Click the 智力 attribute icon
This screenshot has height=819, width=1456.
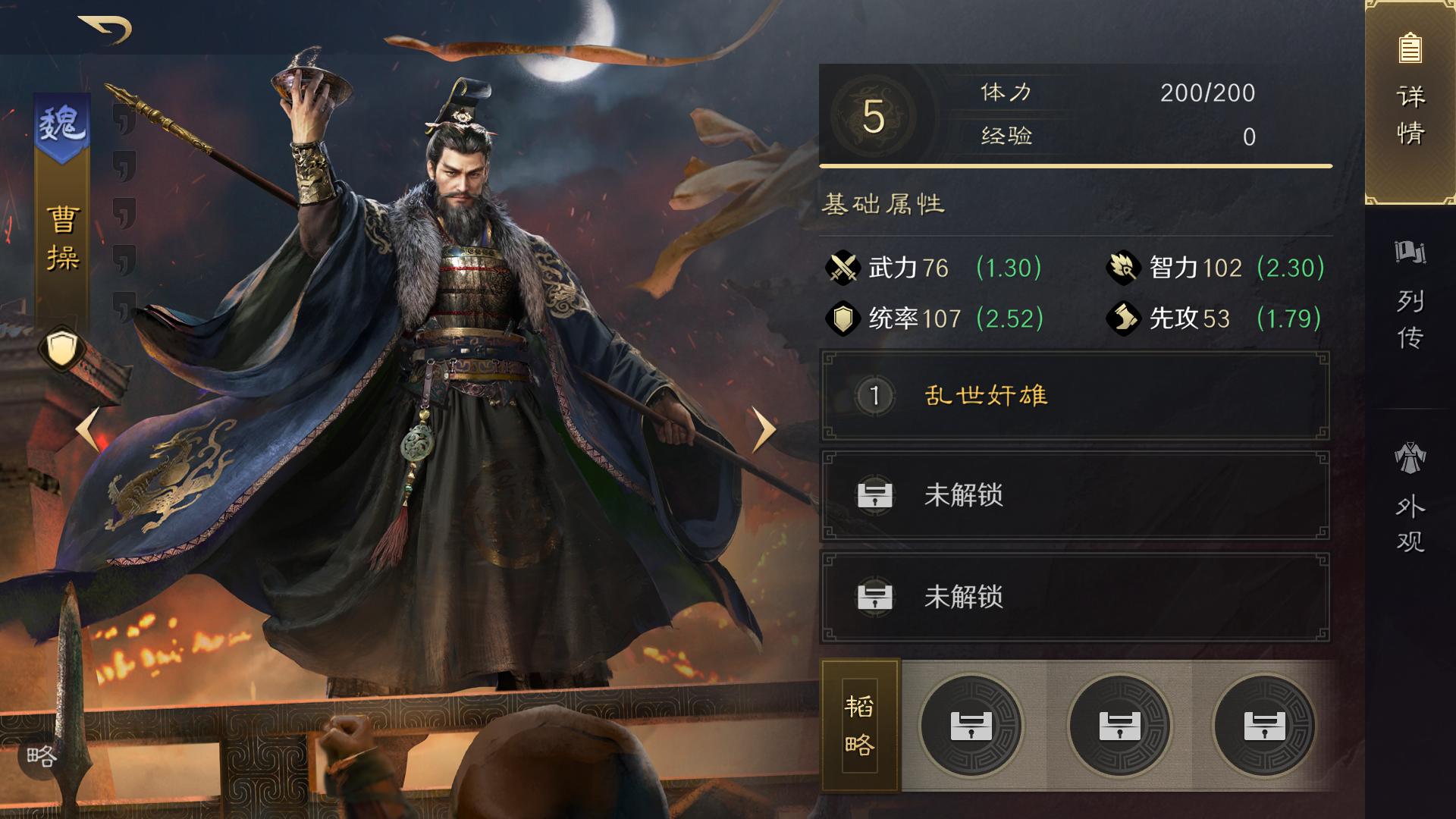tap(1123, 268)
